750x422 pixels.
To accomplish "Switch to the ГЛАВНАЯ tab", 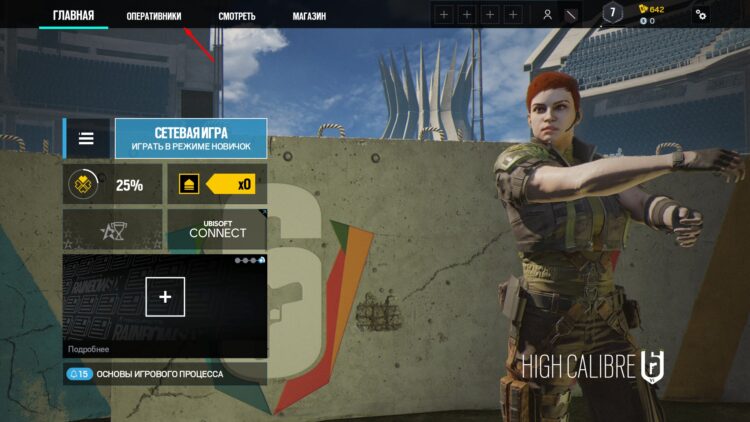I will (x=73, y=15).
